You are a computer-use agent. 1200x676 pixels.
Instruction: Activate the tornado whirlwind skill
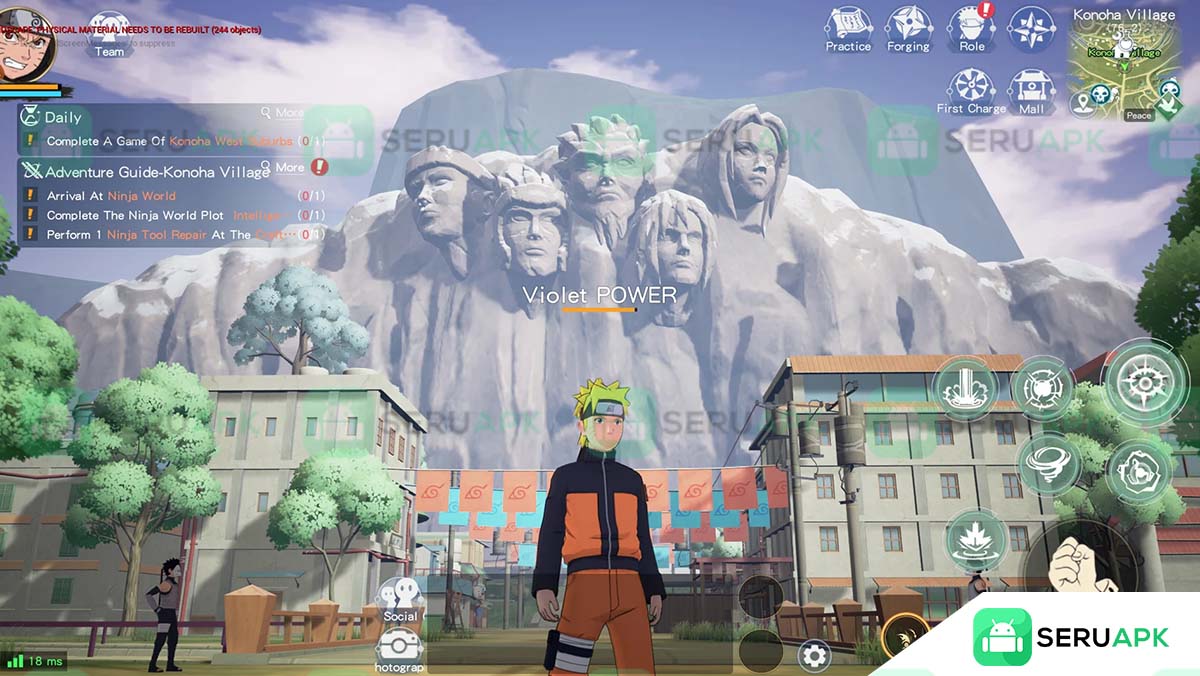1048,464
